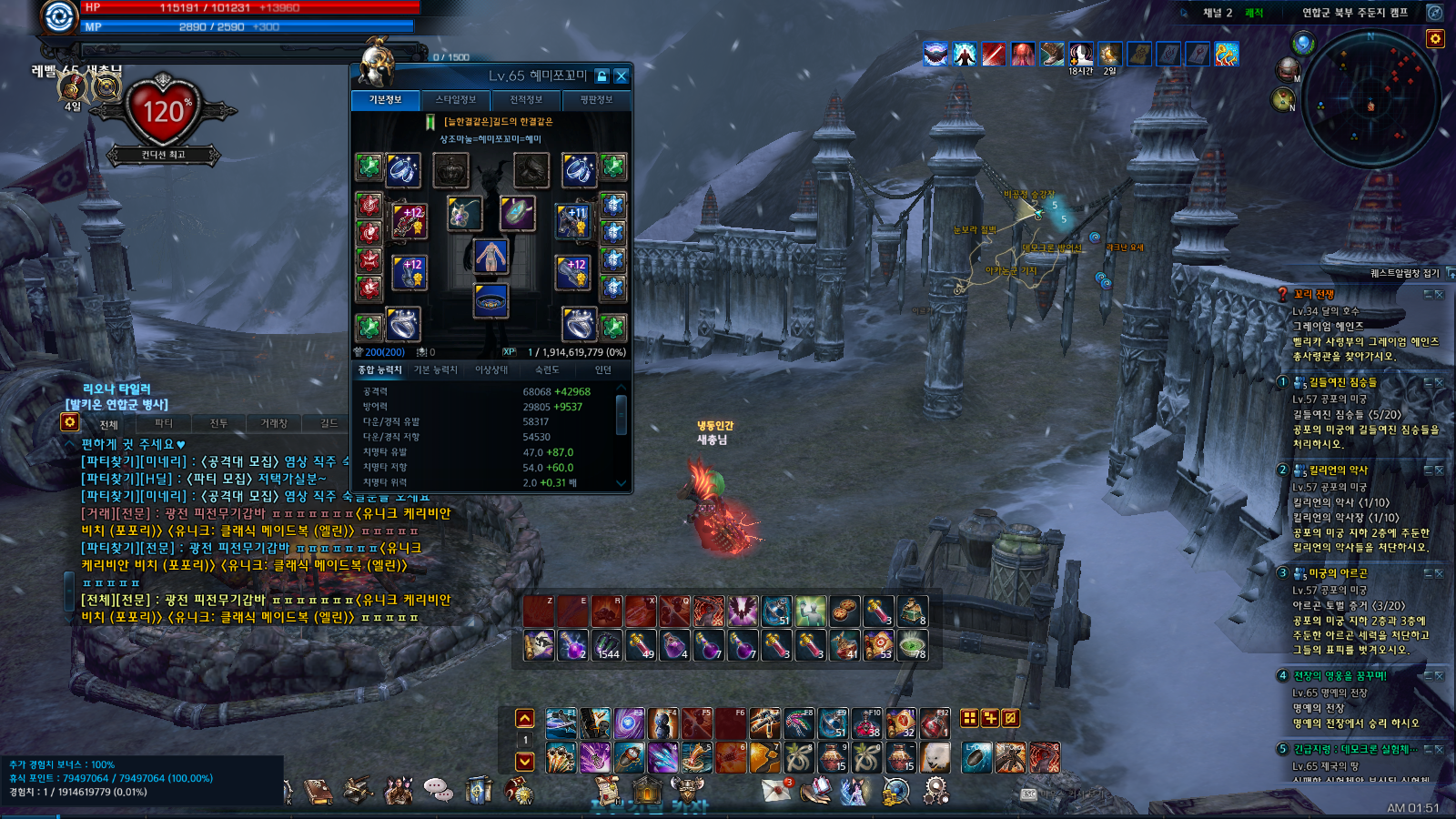
Task: Click the purple gem necklace slot
Action: (x=463, y=214)
